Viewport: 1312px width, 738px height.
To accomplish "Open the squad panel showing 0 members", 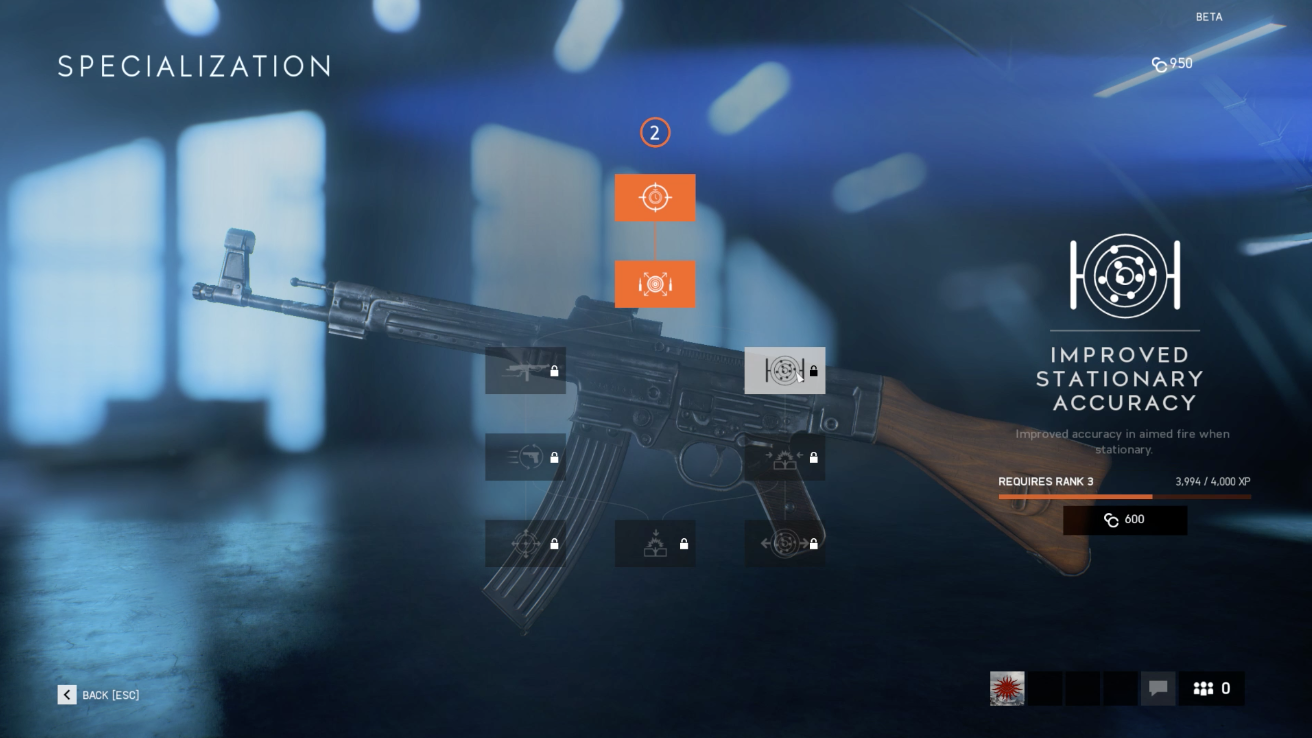I will (1212, 688).
